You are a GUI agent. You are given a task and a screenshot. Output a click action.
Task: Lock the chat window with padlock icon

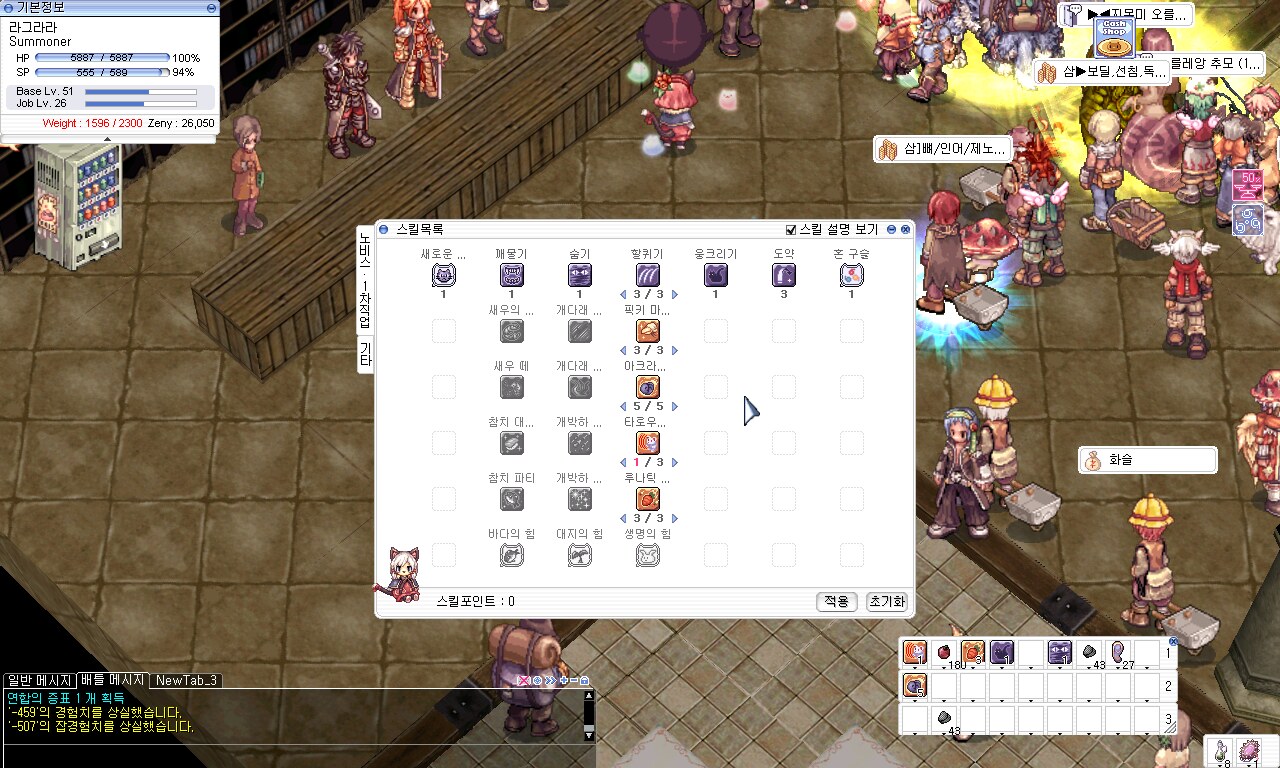584,680
